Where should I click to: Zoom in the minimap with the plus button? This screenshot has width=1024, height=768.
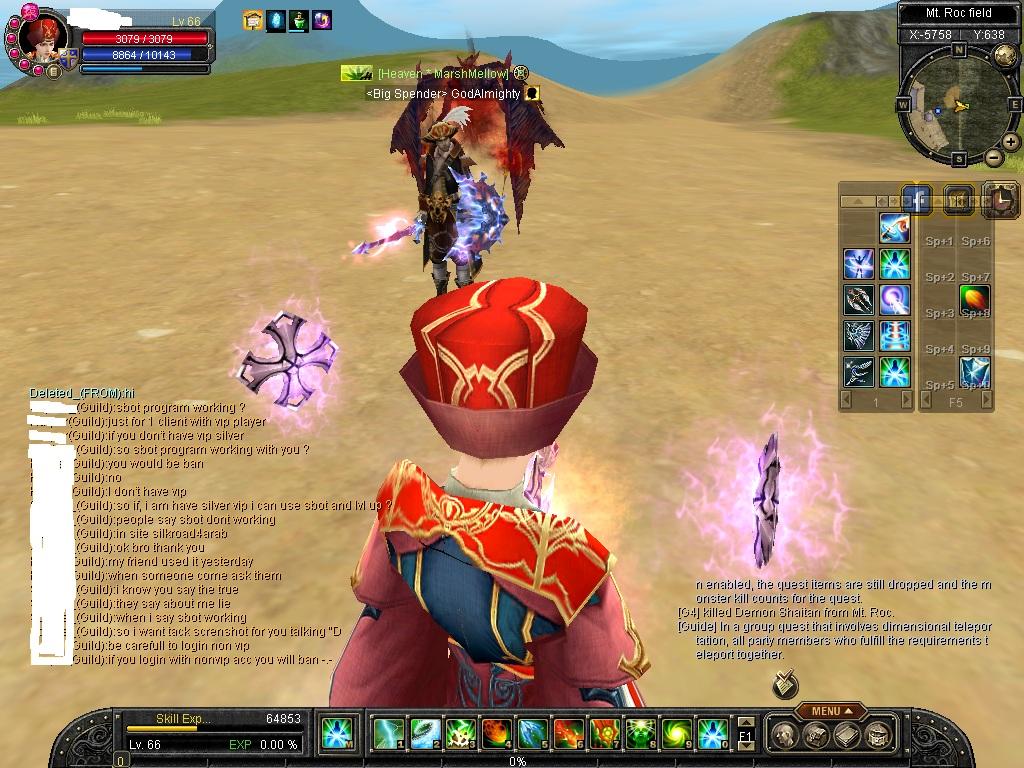coord(1011,141)
